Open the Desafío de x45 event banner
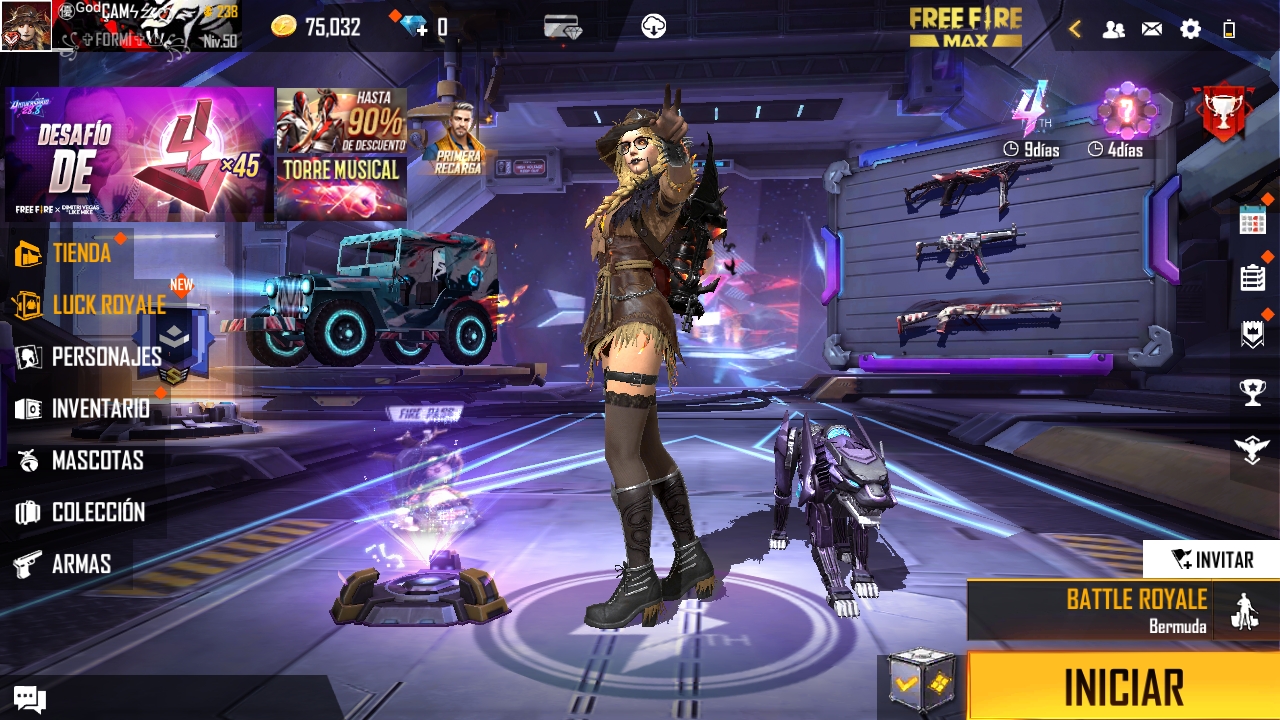The height and width of the screenshot is (720, 1280). pos(139,154)
